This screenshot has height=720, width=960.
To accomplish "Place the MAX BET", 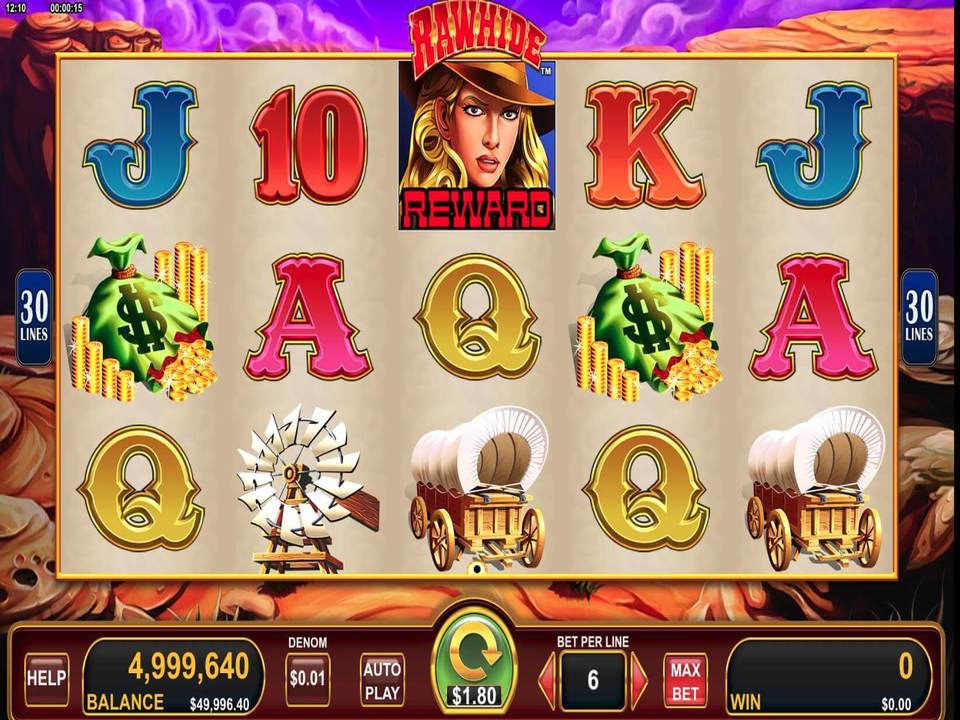I will [685, 680].
